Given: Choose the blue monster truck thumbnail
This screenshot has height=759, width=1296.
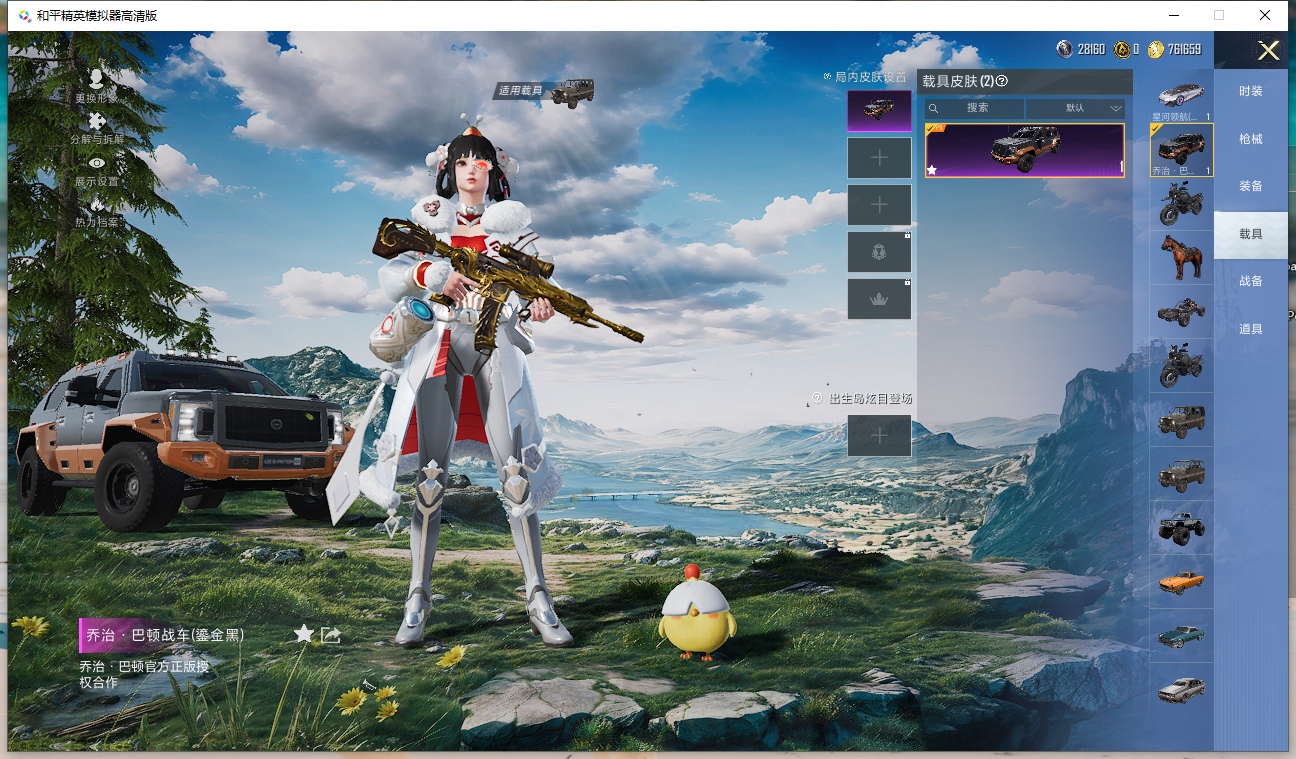Looking at the screenshot, I should (x=1181, y=527).
